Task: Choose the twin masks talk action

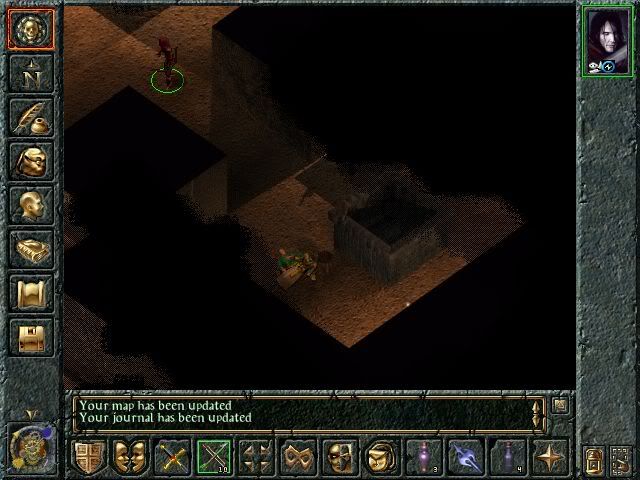Action: coord(130,458)
